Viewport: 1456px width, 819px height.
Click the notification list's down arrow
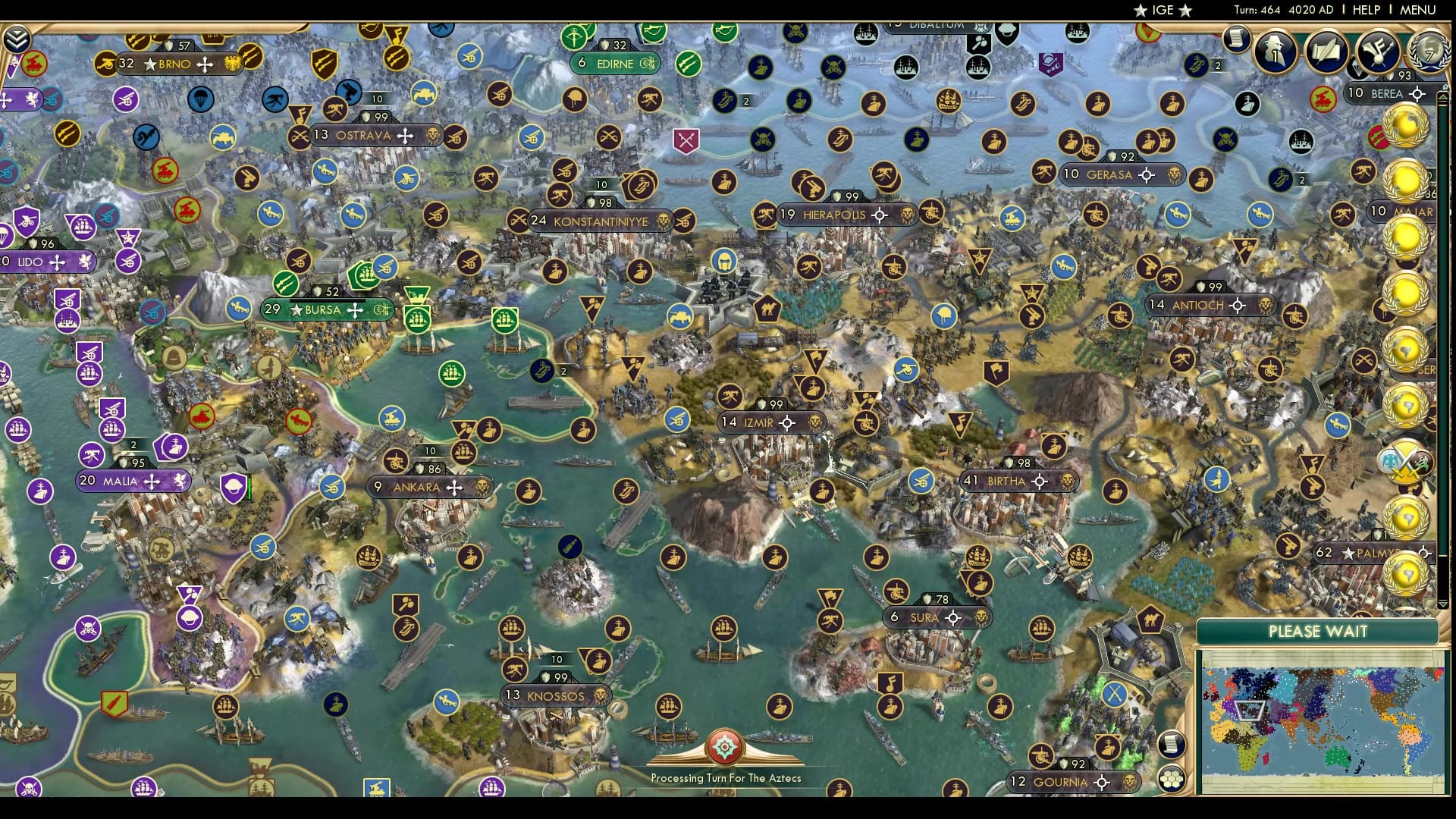tap(1443, 604)
